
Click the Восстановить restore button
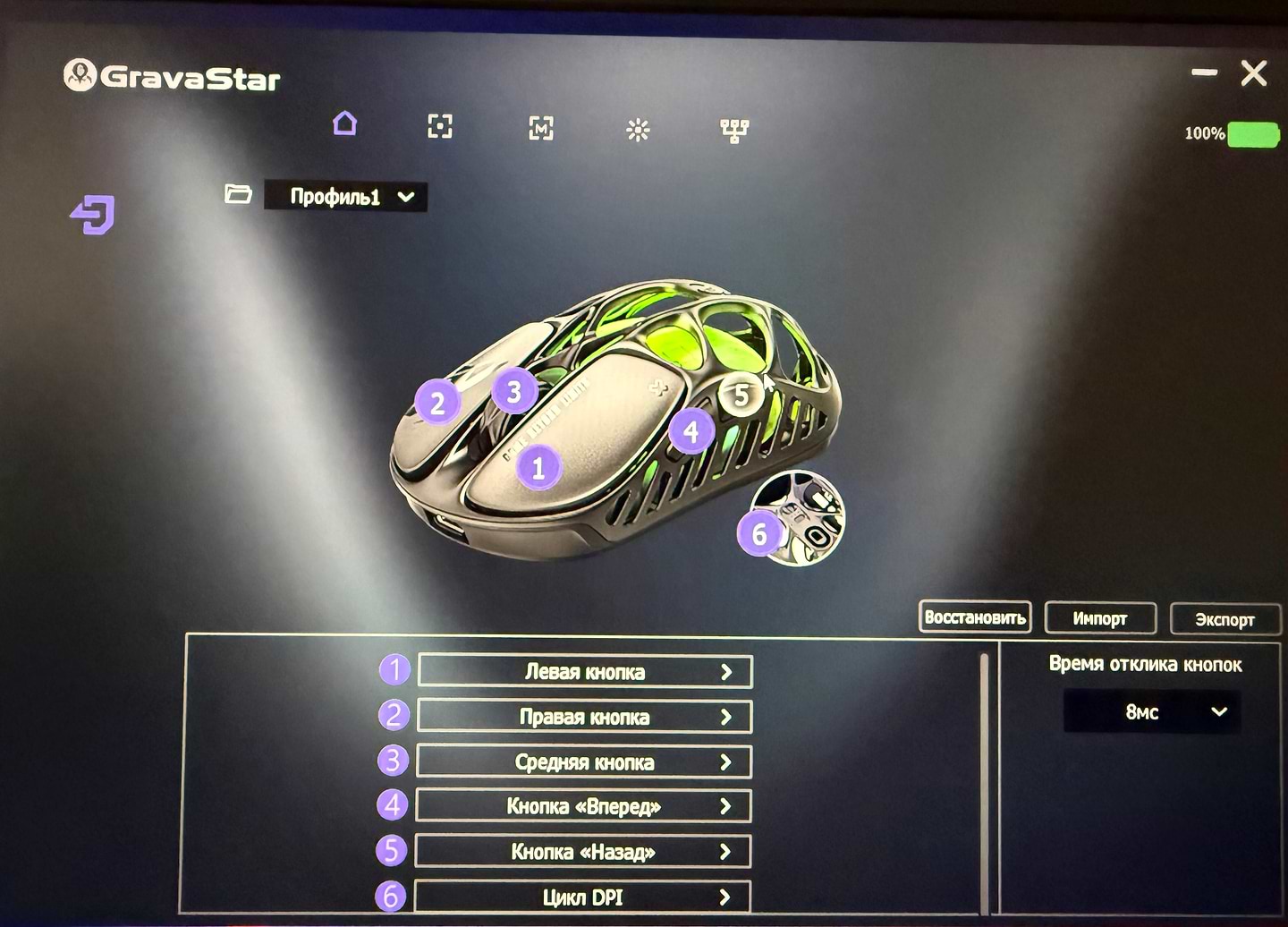[x=975, y=617]
